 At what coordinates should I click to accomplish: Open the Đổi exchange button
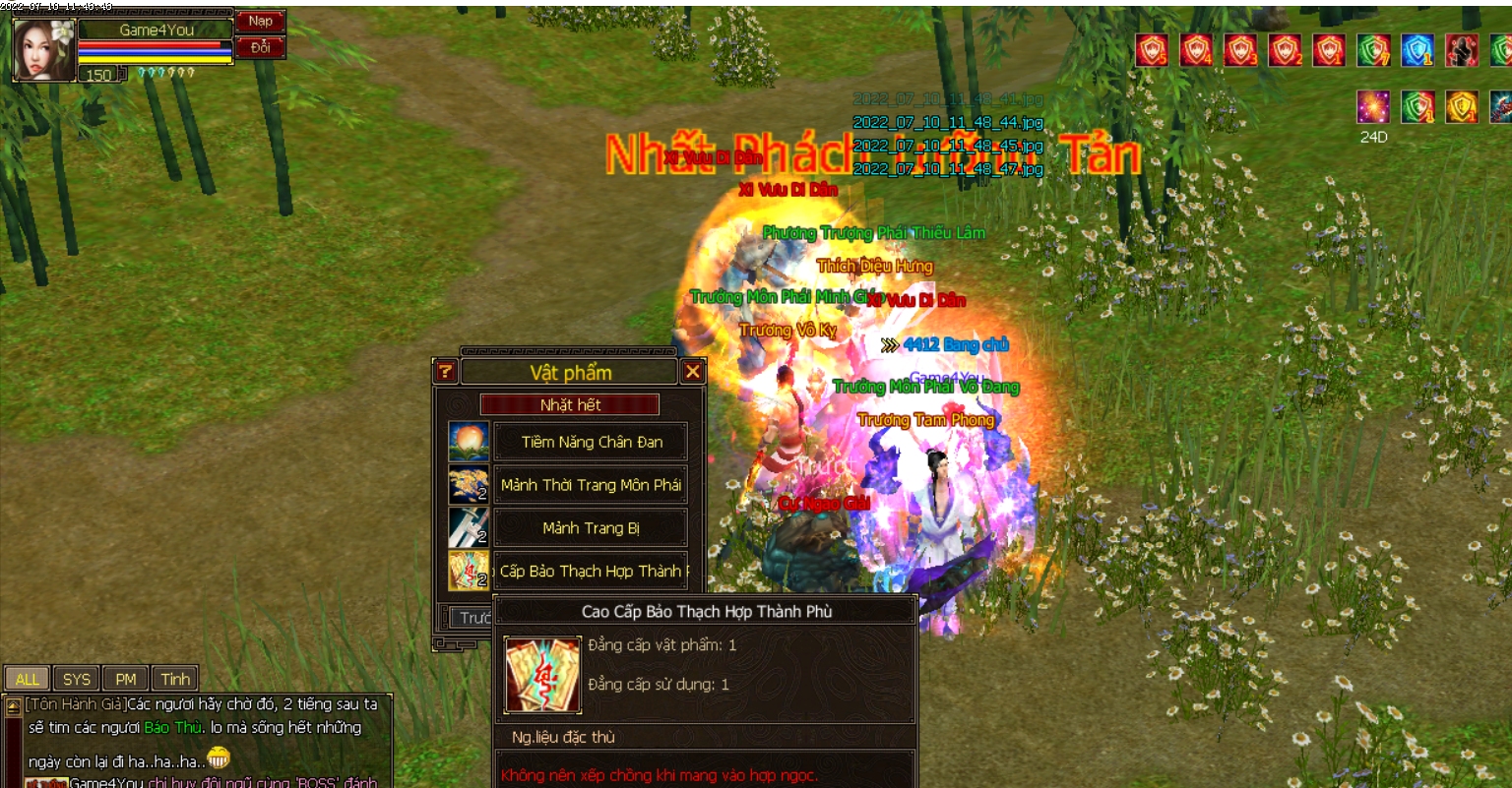(260, 47)
